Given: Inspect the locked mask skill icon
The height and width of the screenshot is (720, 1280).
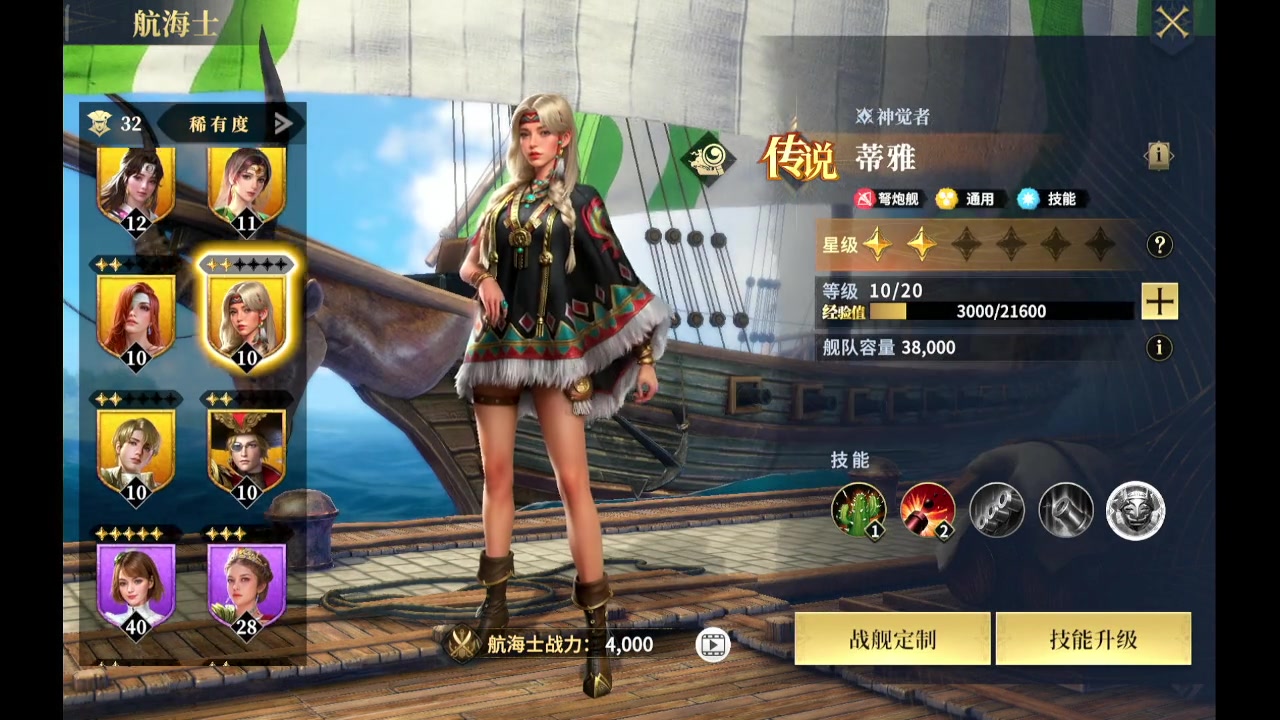Looking at the screenshot, I should 1135,510.
